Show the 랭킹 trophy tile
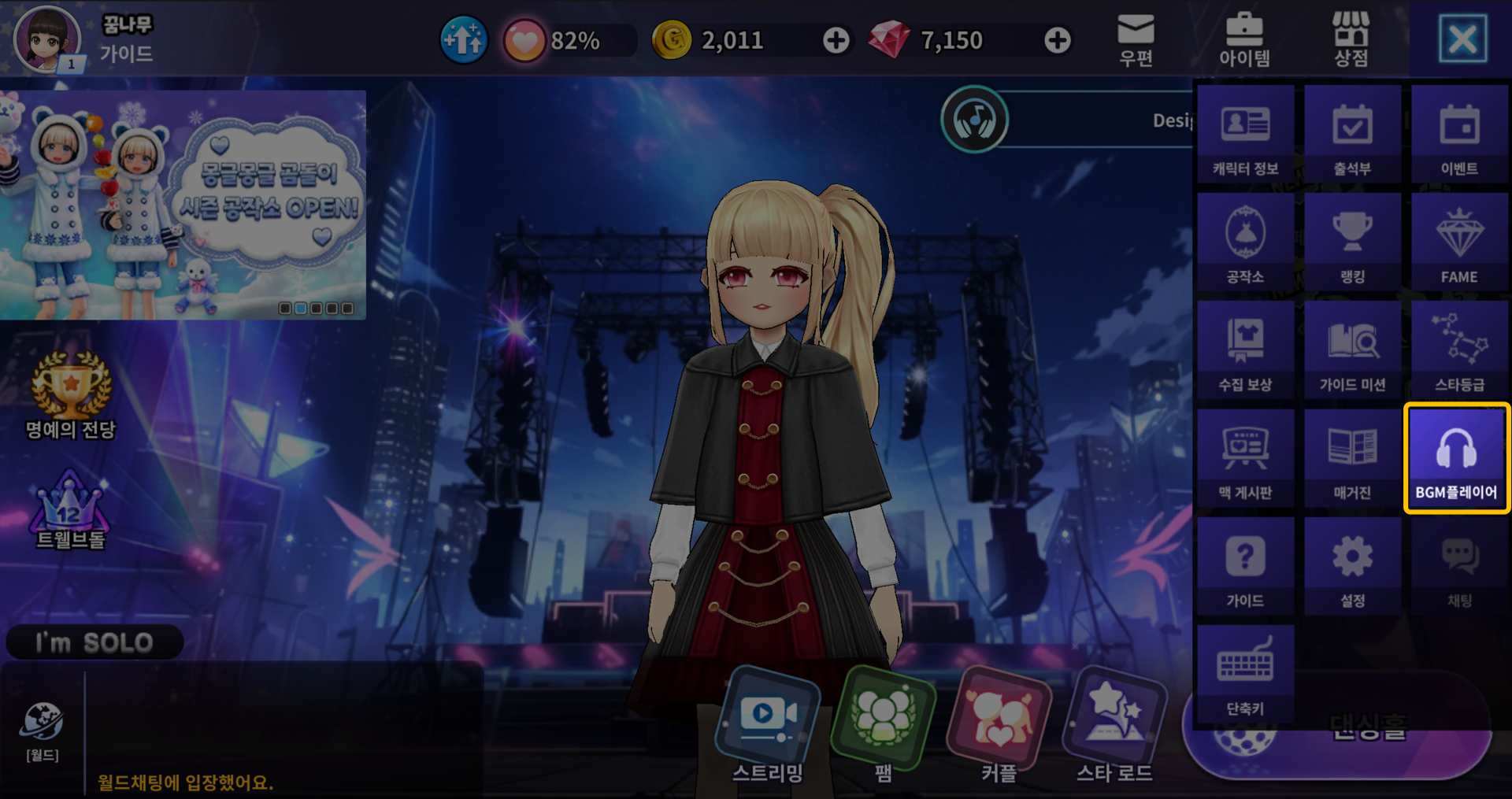The height and width of the screenshot is (799, 1512). tap(1352, 242)
